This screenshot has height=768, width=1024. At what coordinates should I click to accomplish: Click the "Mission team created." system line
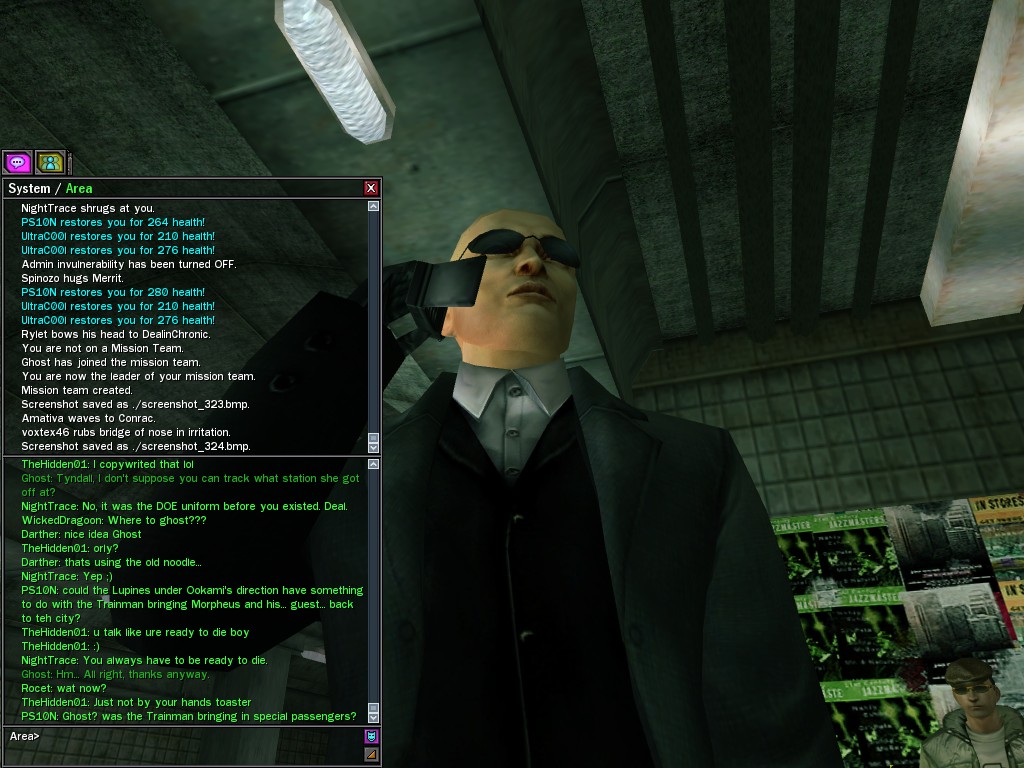click(77, 390)
